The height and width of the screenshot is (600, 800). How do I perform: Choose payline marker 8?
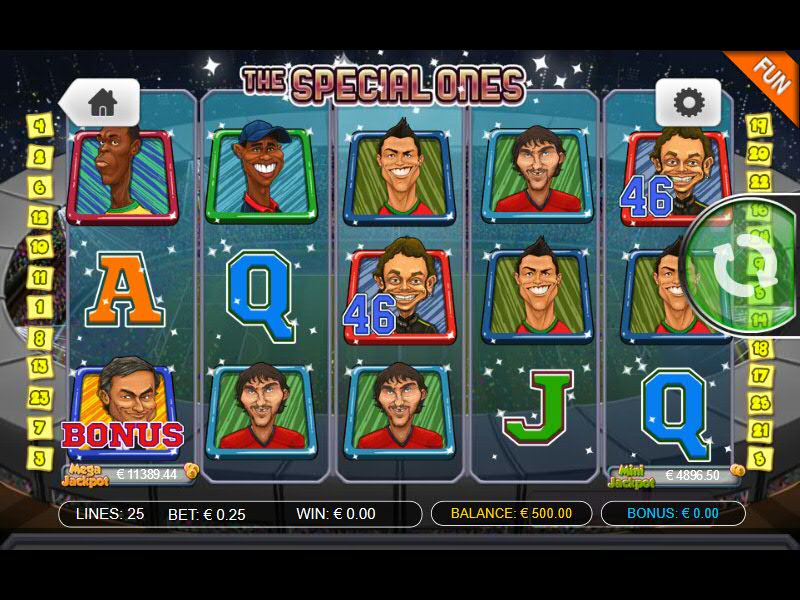(40, 337)
